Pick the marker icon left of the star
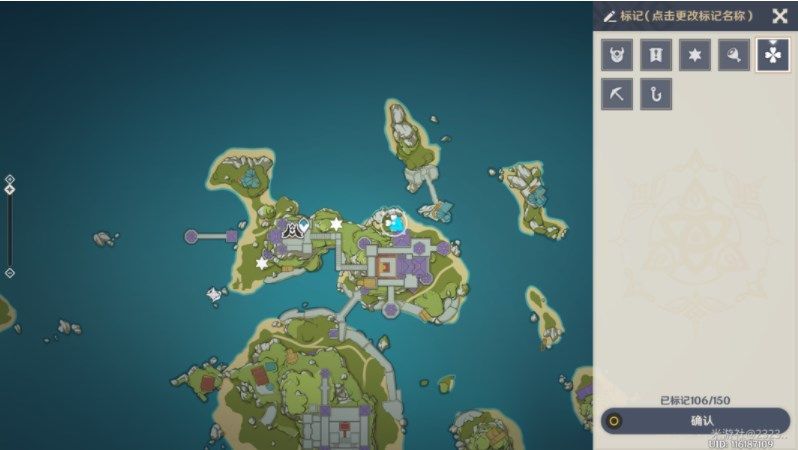 pyautogui.click(x=656, y=55)
